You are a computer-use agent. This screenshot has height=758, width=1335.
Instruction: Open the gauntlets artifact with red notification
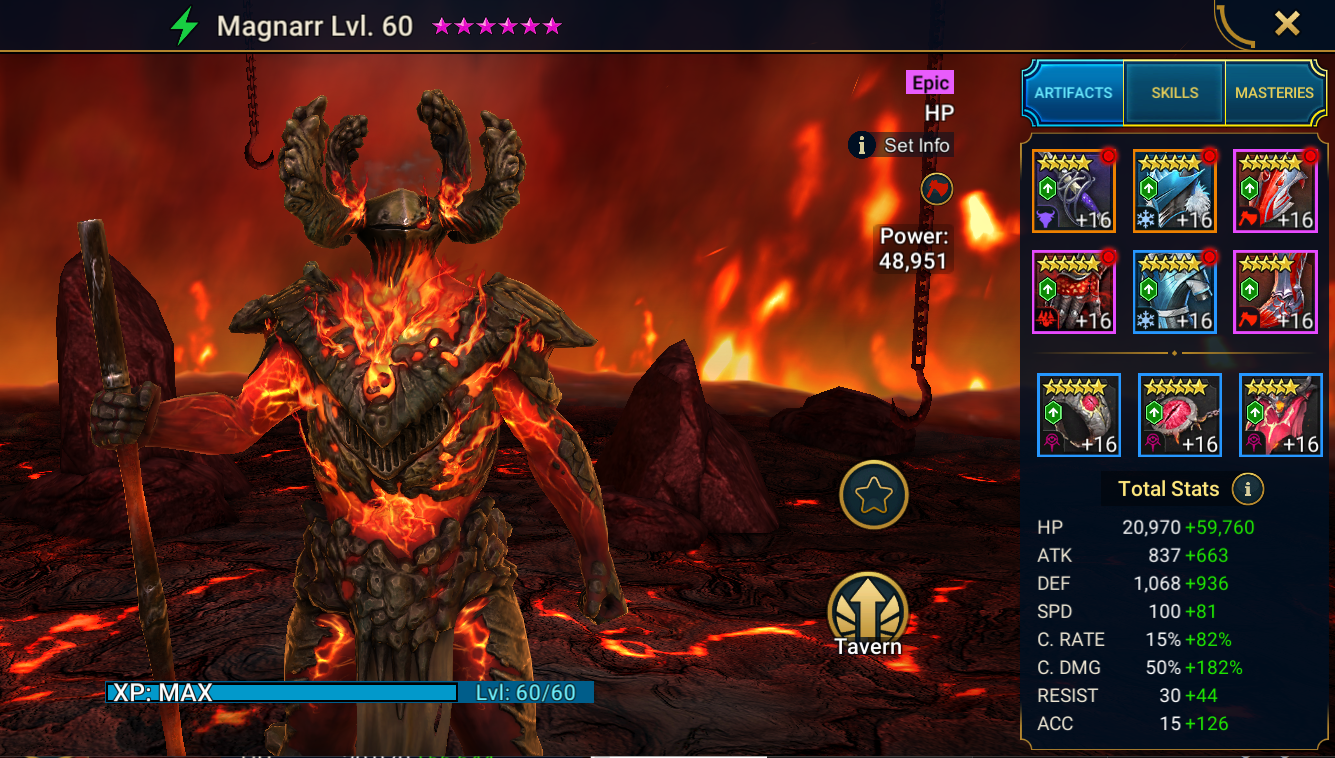(x=1073, y=291)
